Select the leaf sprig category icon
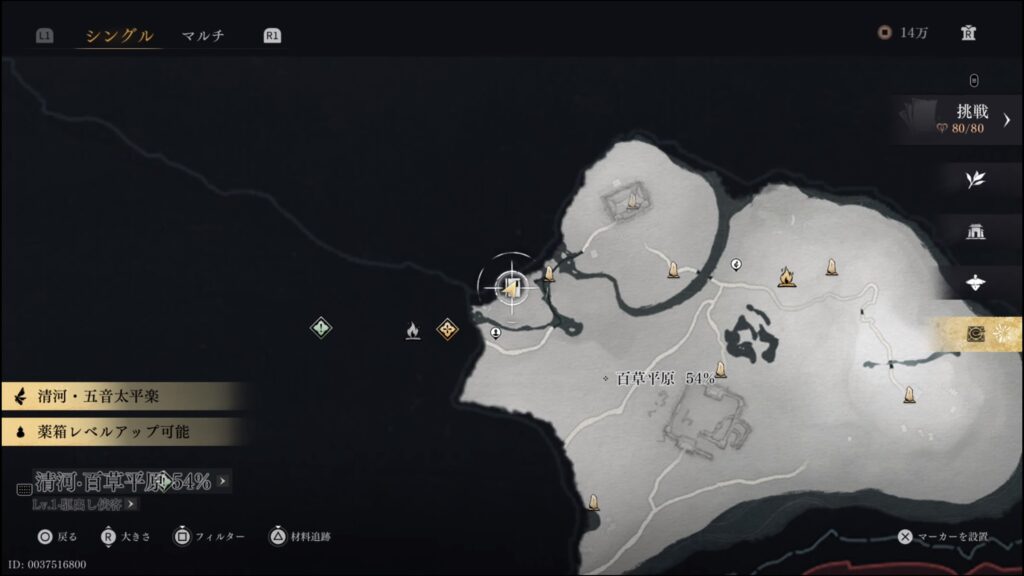The height and width of the screenshot is (576, 1024). 975,180
